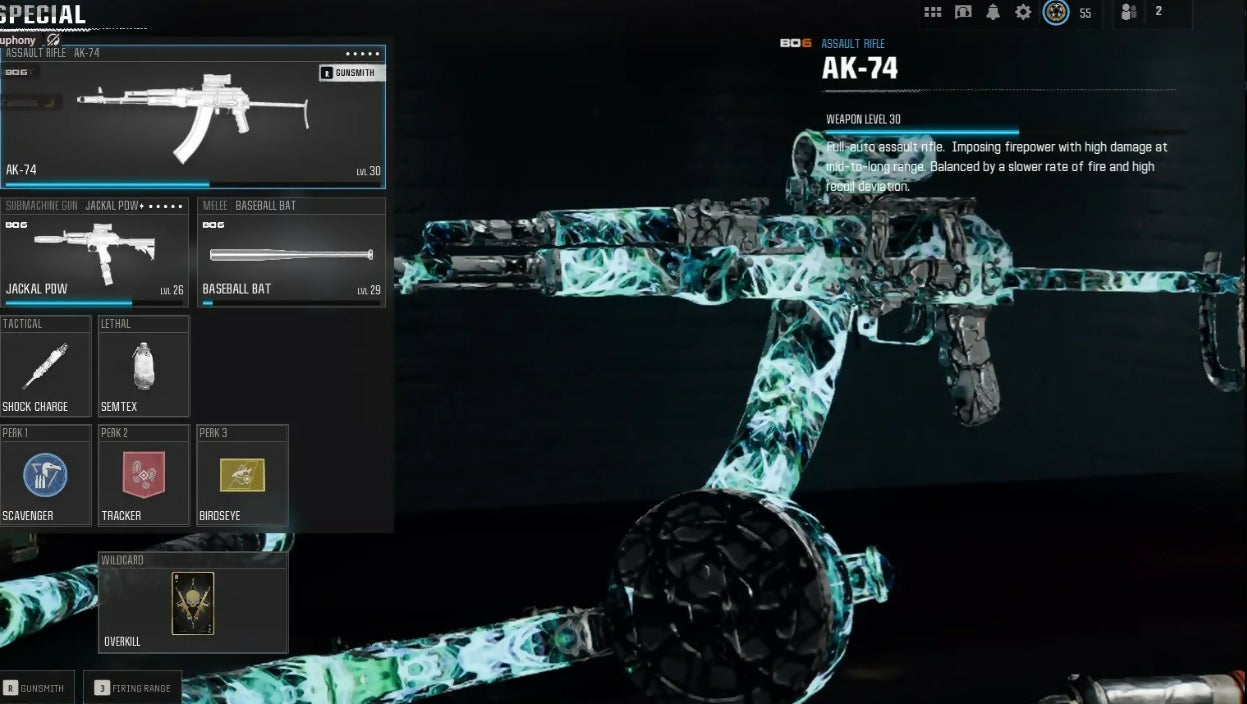
Task: Open the grid menu icon
Action: [x=933, y=12]
